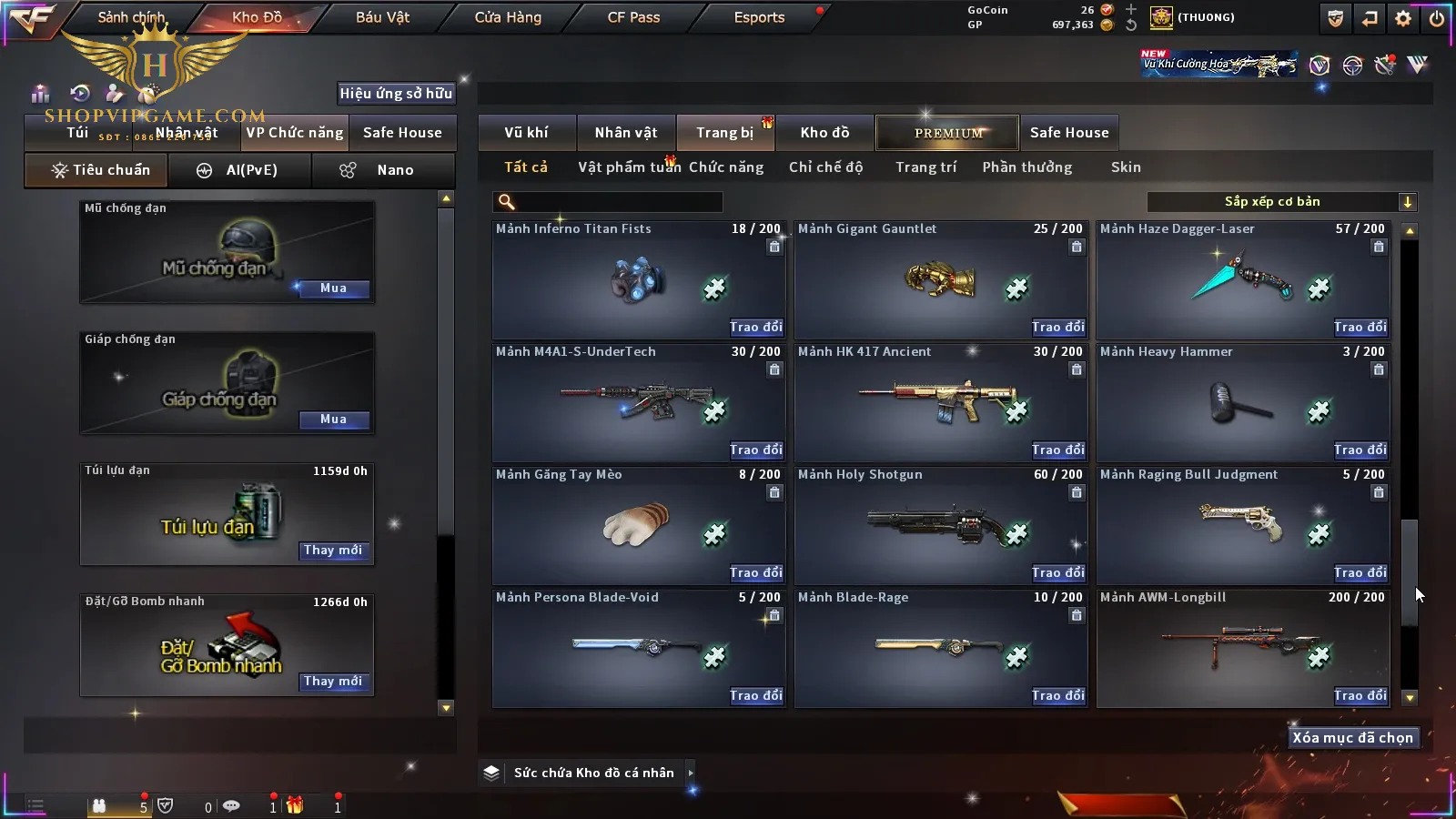Buy the Mũ chống đạn helmet
The height and width of the screenshot is (819, 1456).
pyautogui.click(x=333, y=288)
